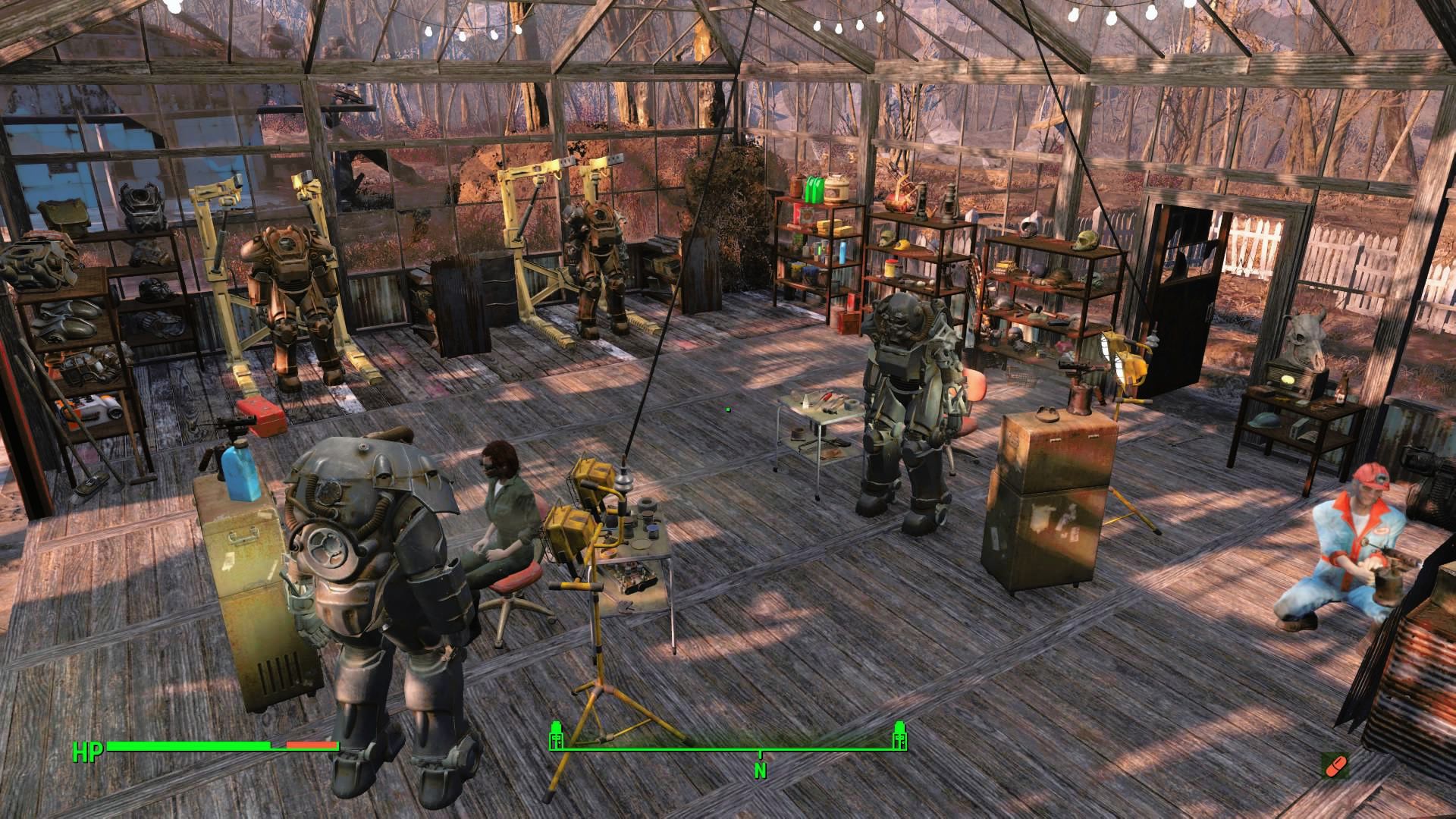This screenshot has height=819, width=1456.
Task: Click the N compass heading indicator
Action: [x=761, y=770]
